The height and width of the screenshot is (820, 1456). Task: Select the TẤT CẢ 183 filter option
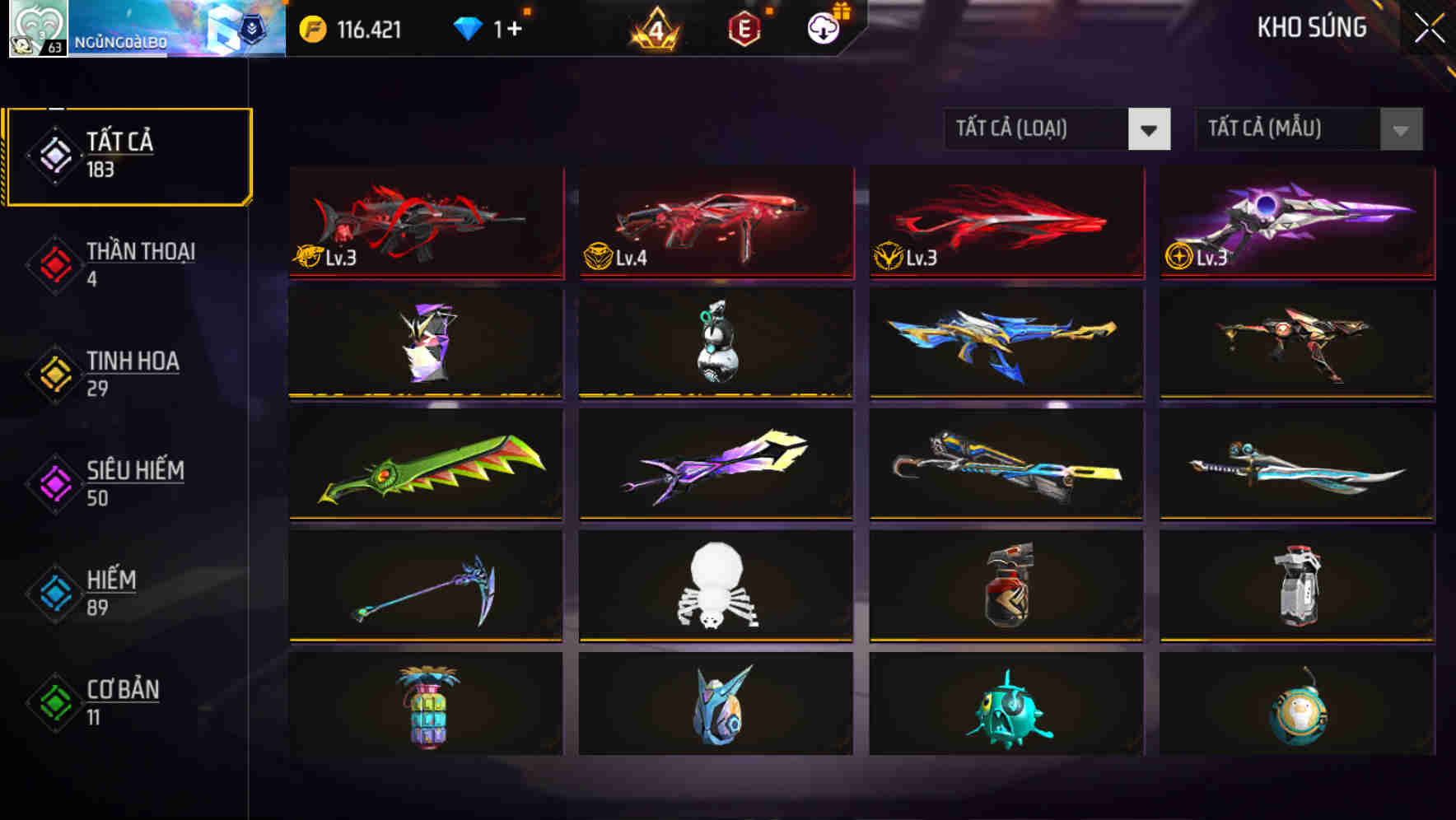tap(128, 153)
